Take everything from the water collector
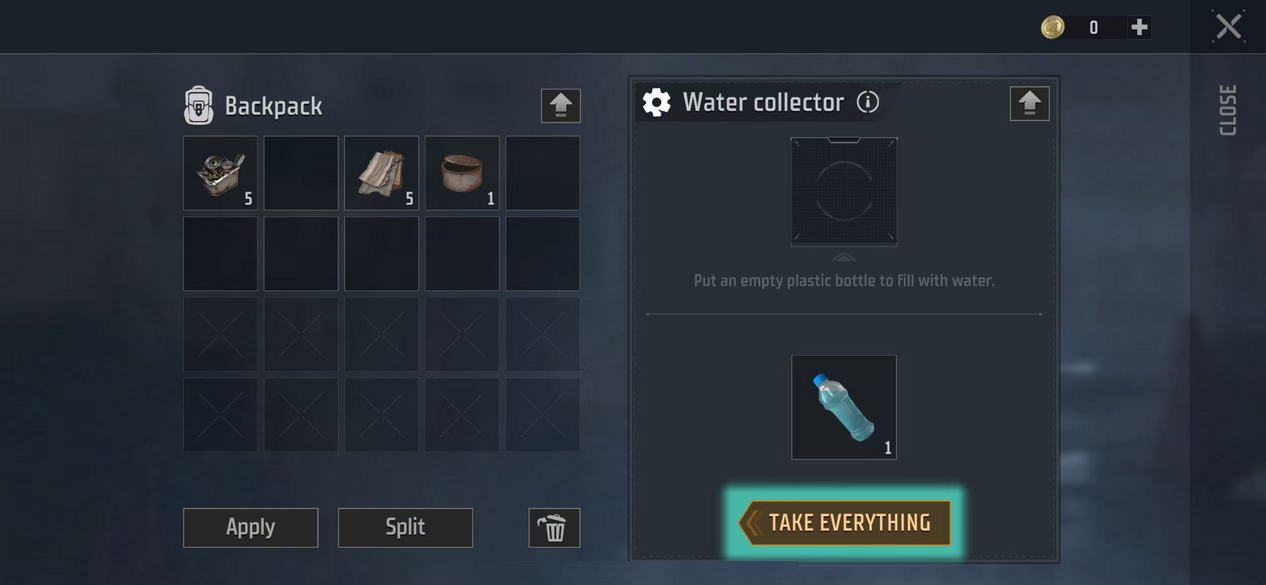The height and width of the screenshot is (585, 1266). 845,523
